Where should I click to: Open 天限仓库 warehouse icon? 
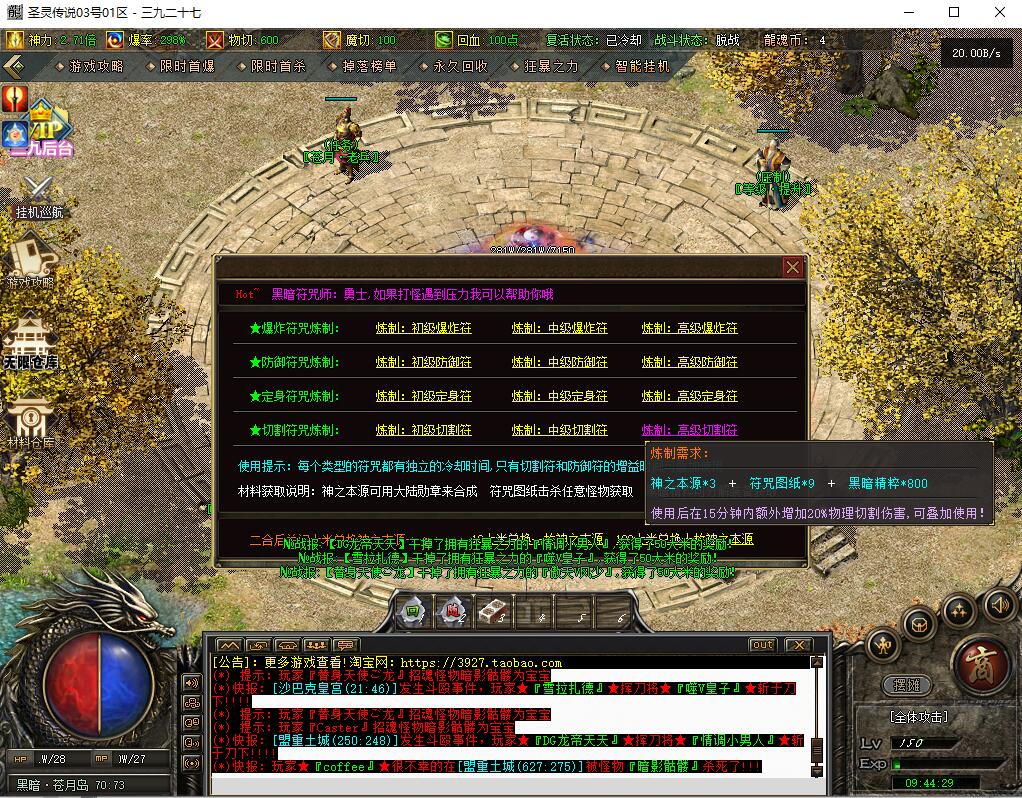point(30,345)
